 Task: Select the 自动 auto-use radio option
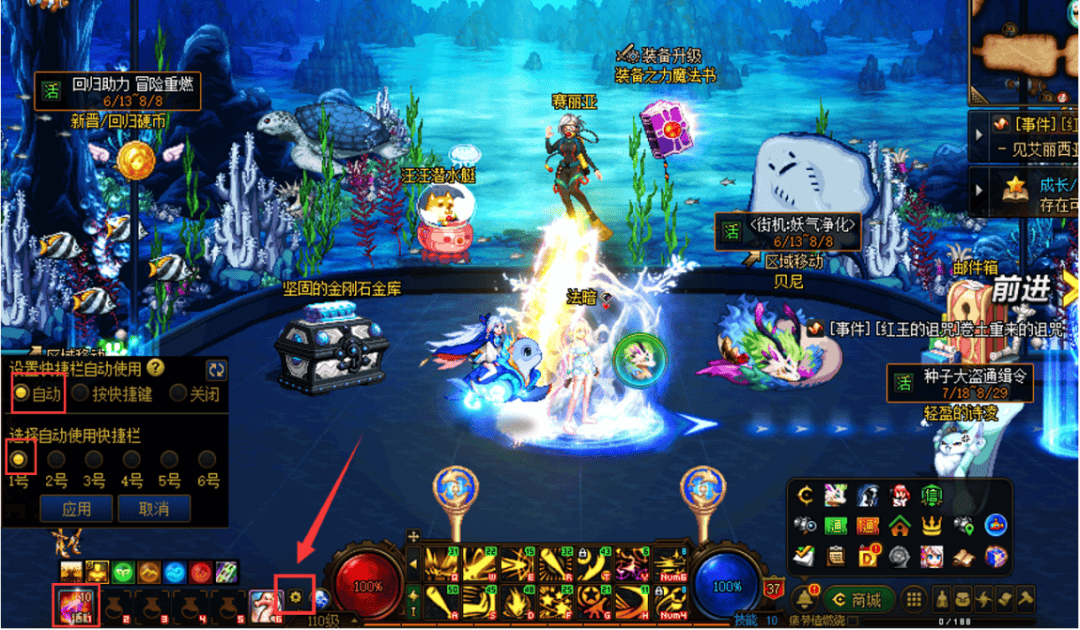coord(21,394)
